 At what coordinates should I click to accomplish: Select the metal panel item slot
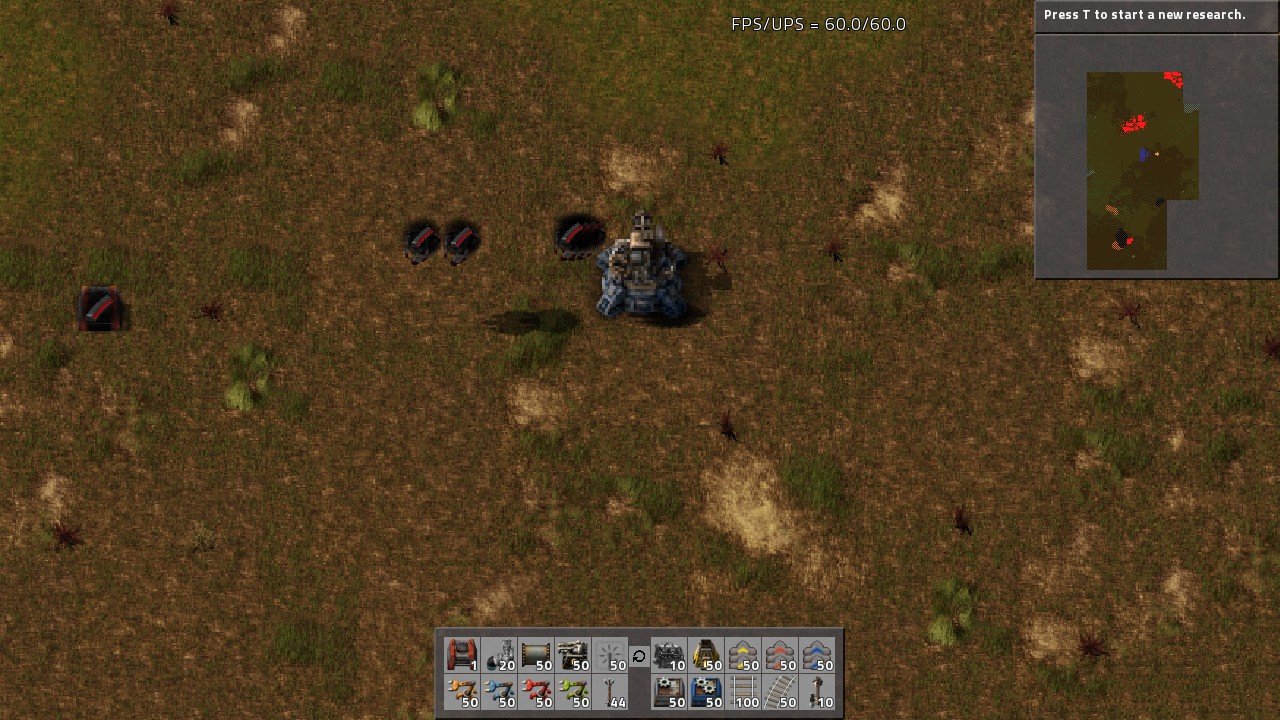536,655
